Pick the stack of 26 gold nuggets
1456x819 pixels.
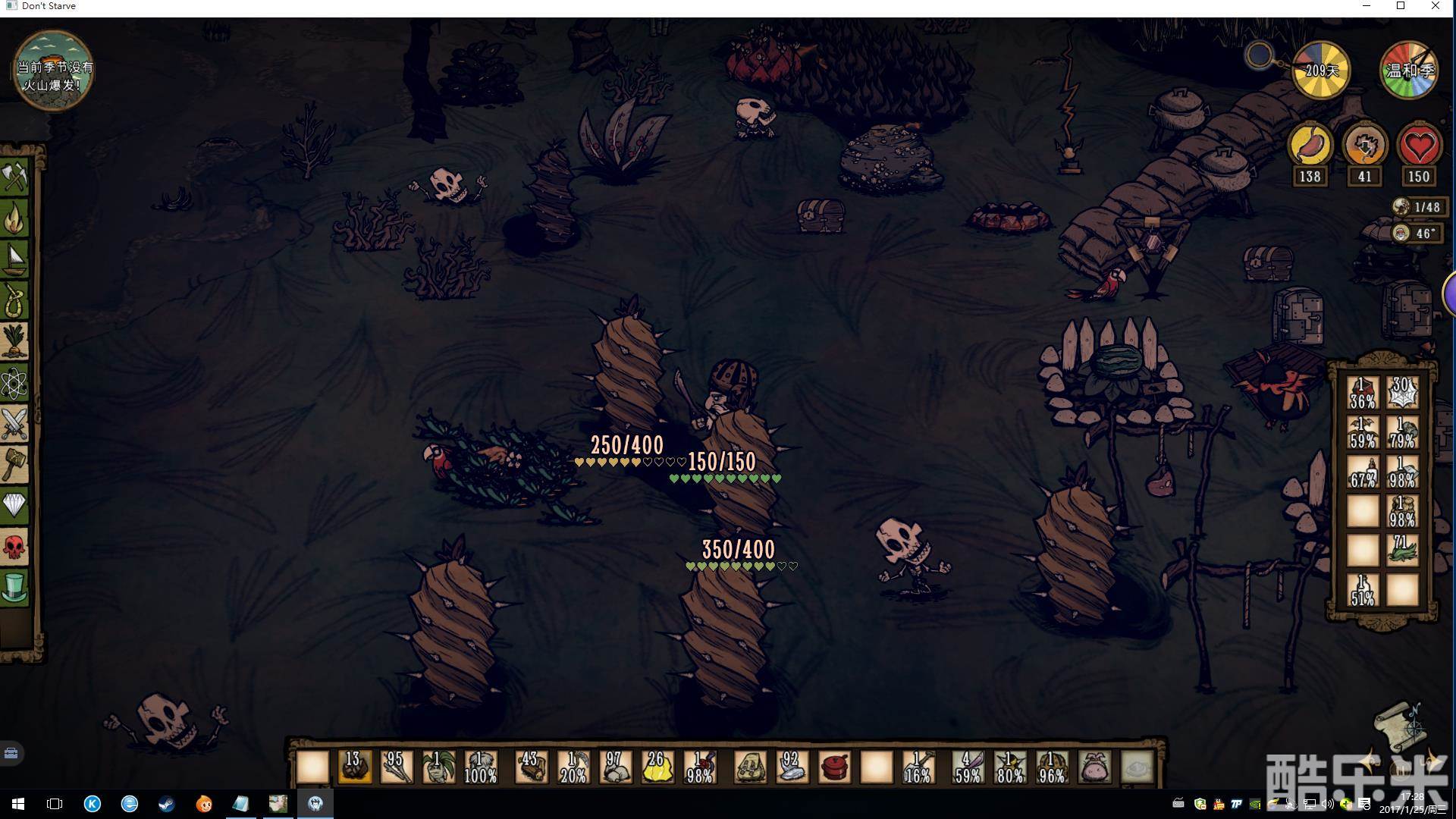point(657,767)
